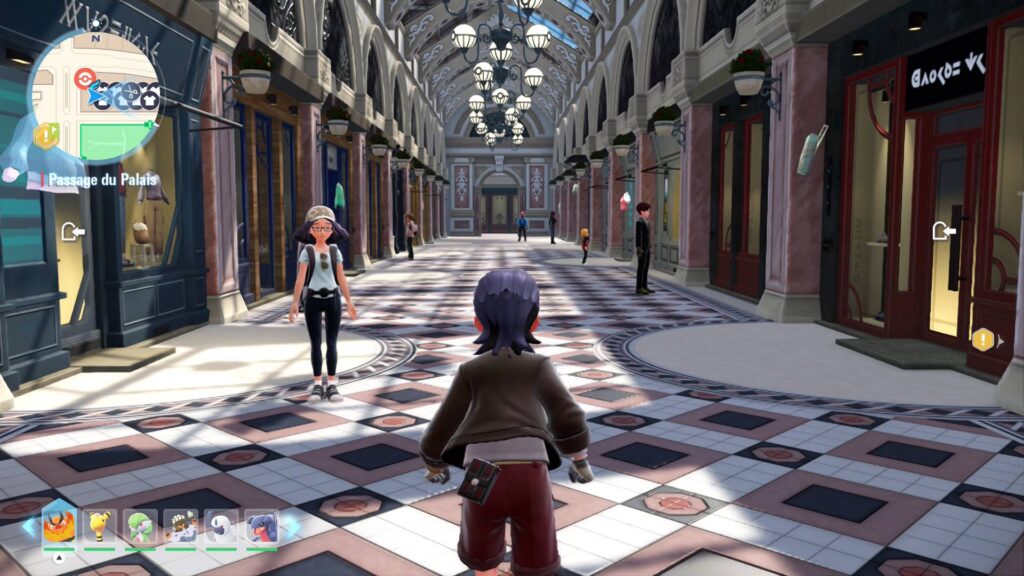Screen dimensions: 1024x576
Task: Open the circular minimap
Action: [x=93, y=98]
